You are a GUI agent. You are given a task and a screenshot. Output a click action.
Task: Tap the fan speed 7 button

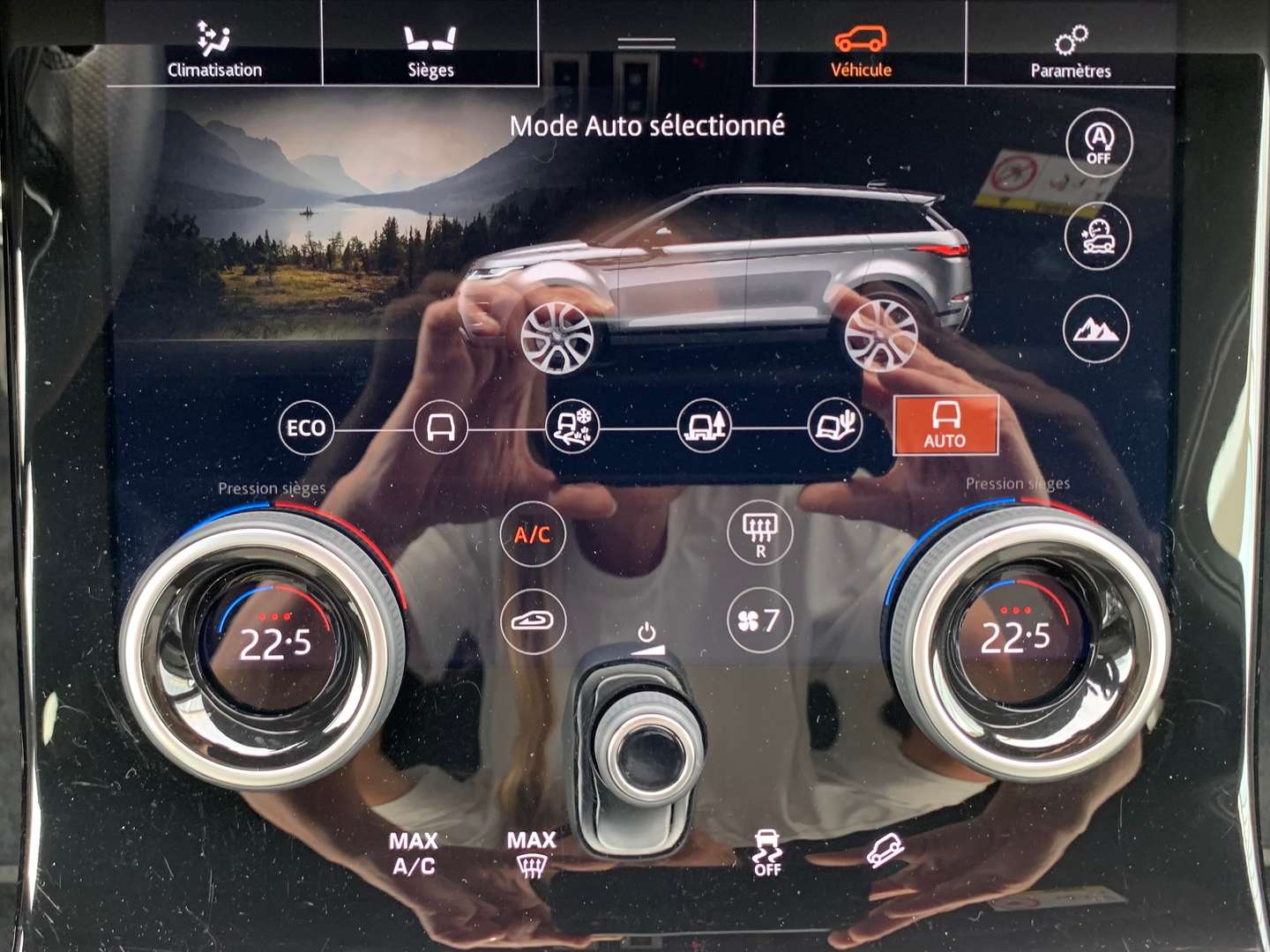[x=759, y=621]
